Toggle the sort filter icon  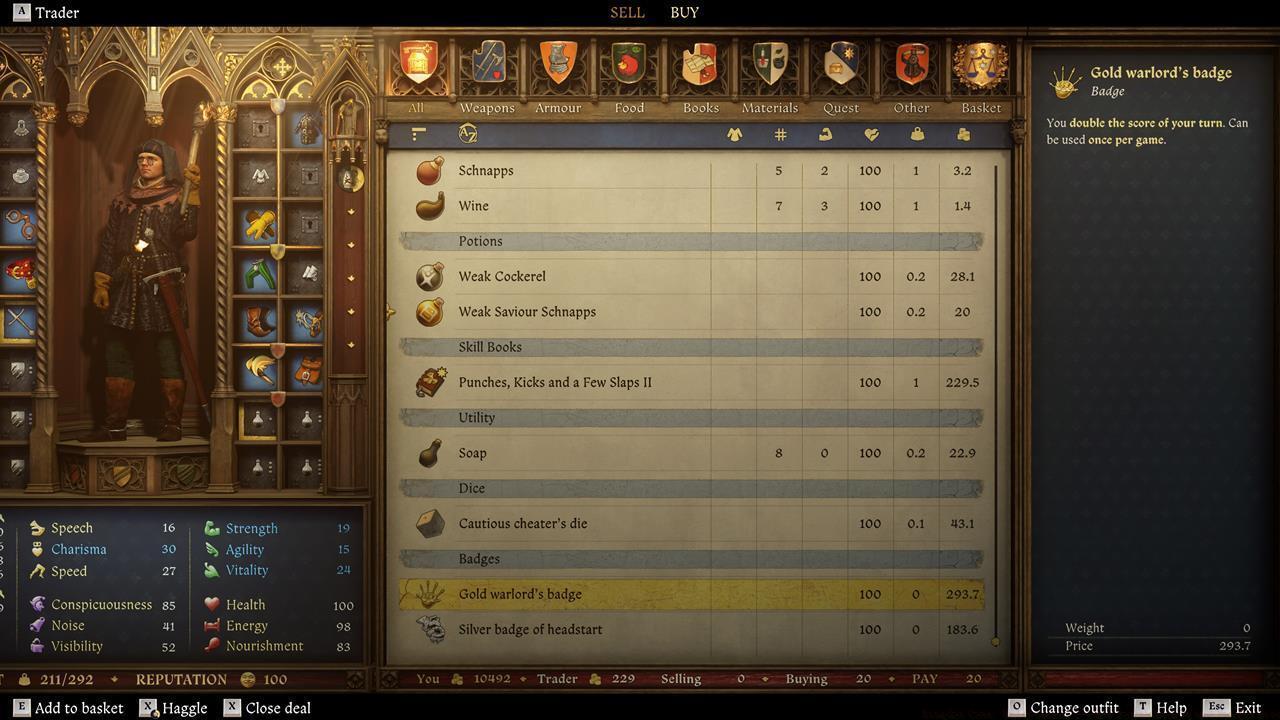[x=417, y=133]
